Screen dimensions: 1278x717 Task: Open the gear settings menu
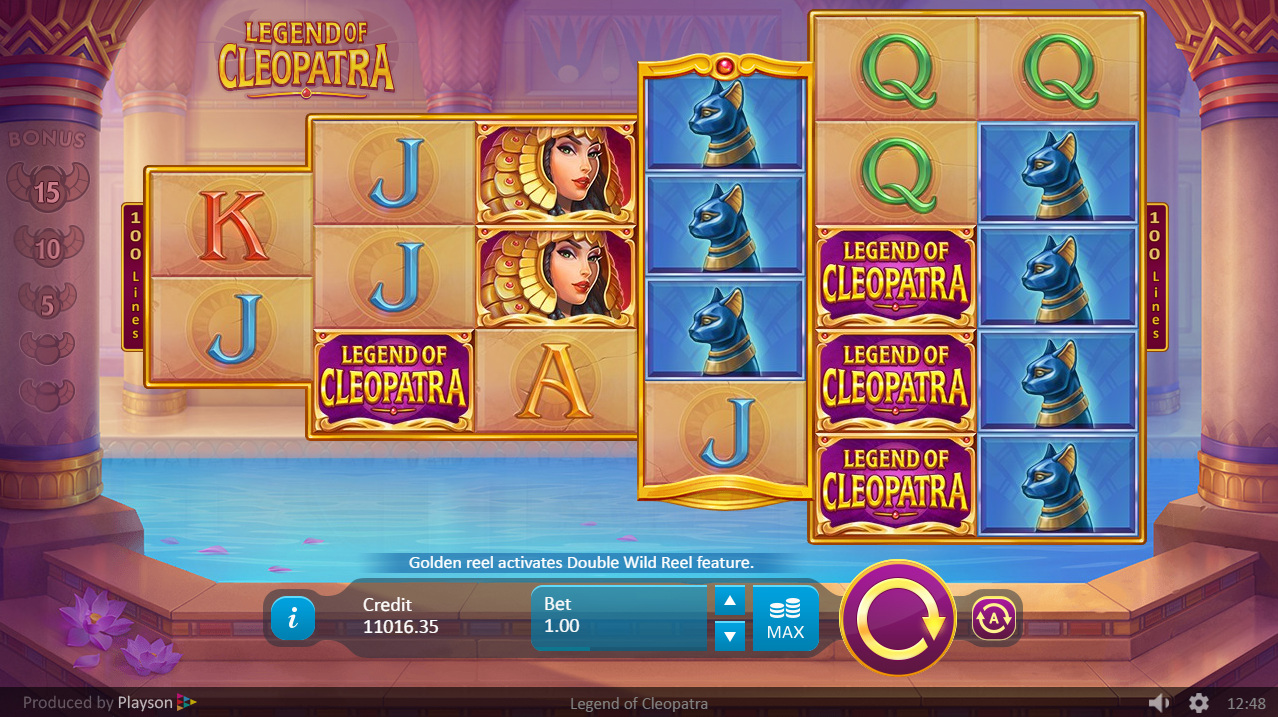point(1198,703)
